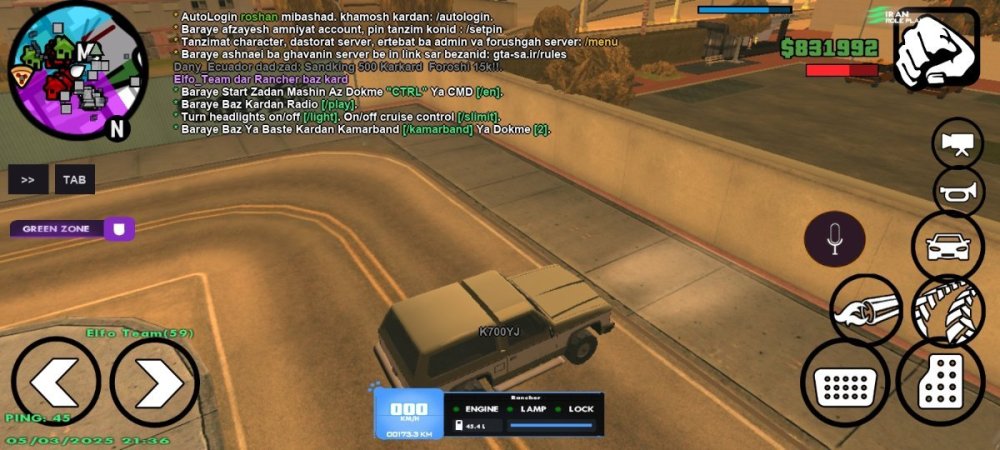Toggle the voice chat microphone
The width and height of the screenshot is (1000, 450).
click(835, 239)
